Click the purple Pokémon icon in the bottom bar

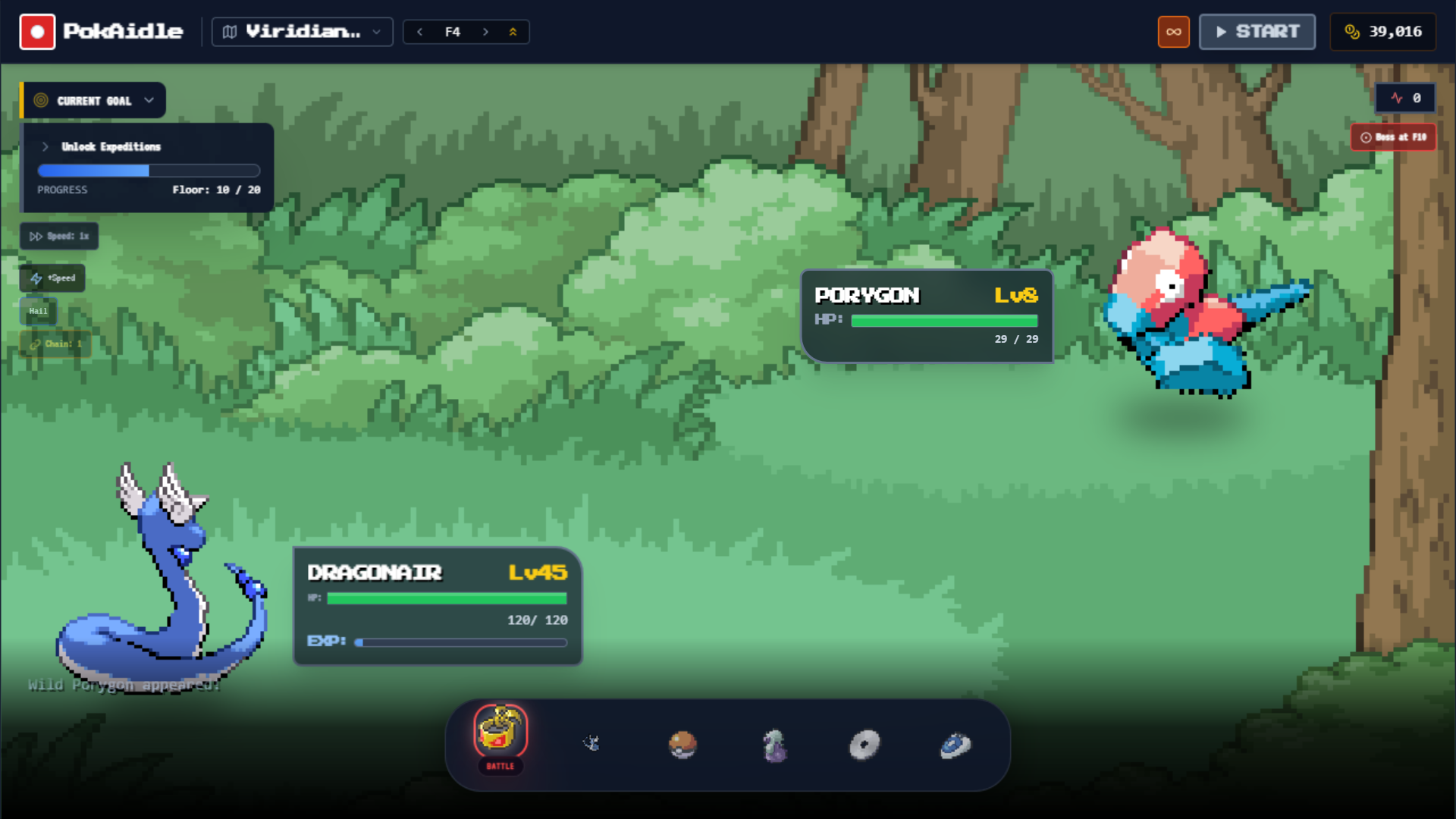point(774,745)
